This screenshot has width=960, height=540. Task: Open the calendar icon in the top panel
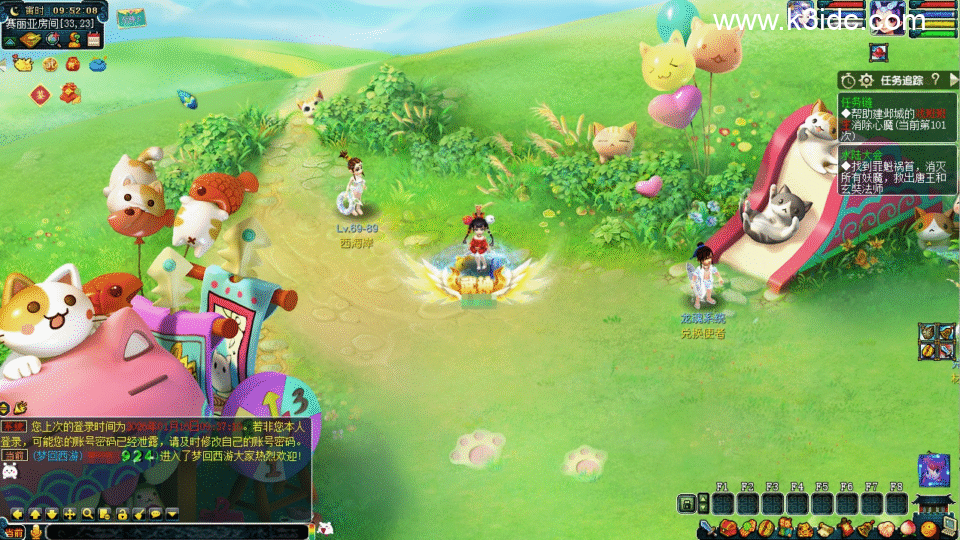(94, 40)
